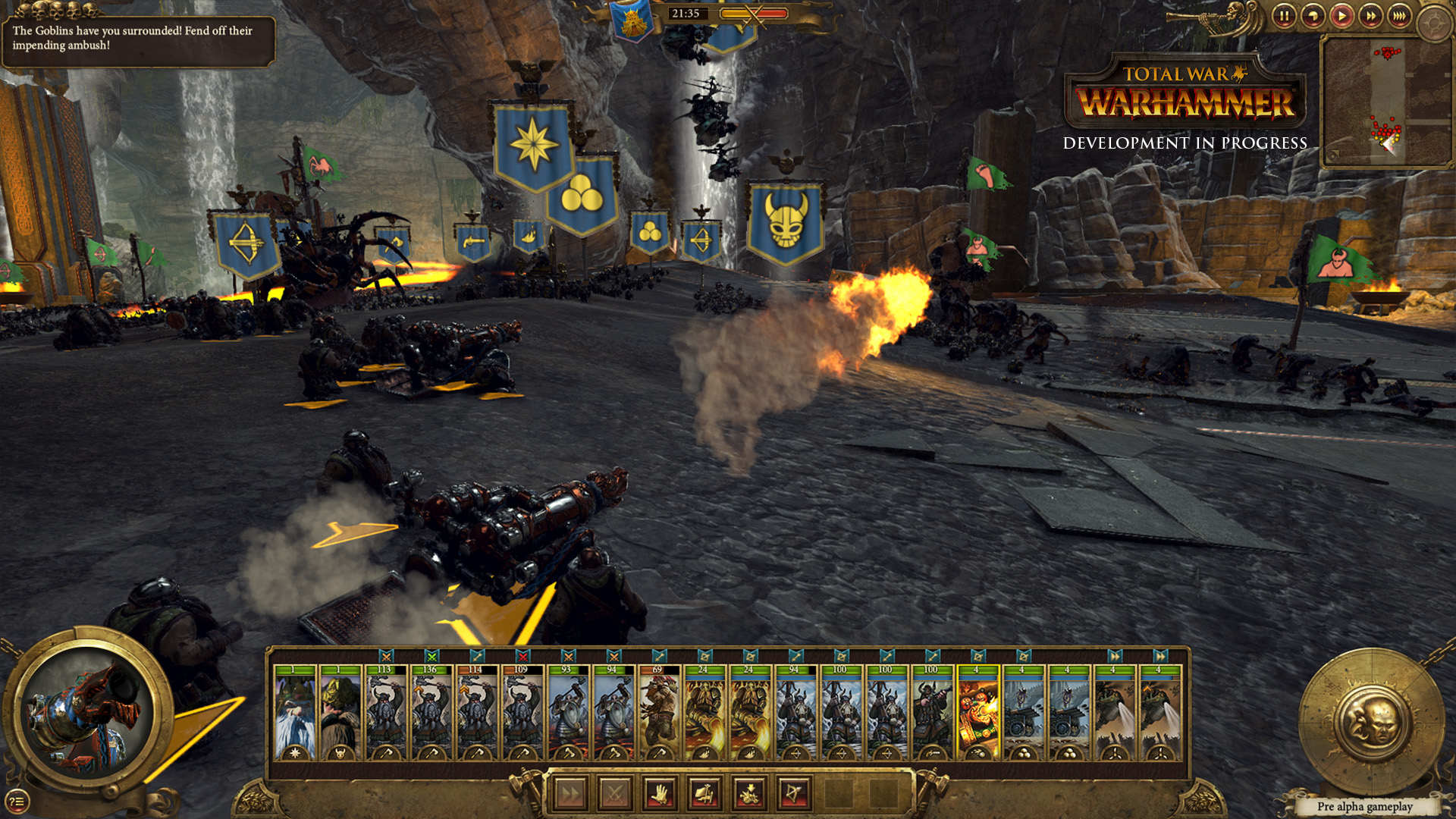Pick the orange-haired Slayer card with 69 troops
Screen dimensions: 1456x819
pos(659,713)
